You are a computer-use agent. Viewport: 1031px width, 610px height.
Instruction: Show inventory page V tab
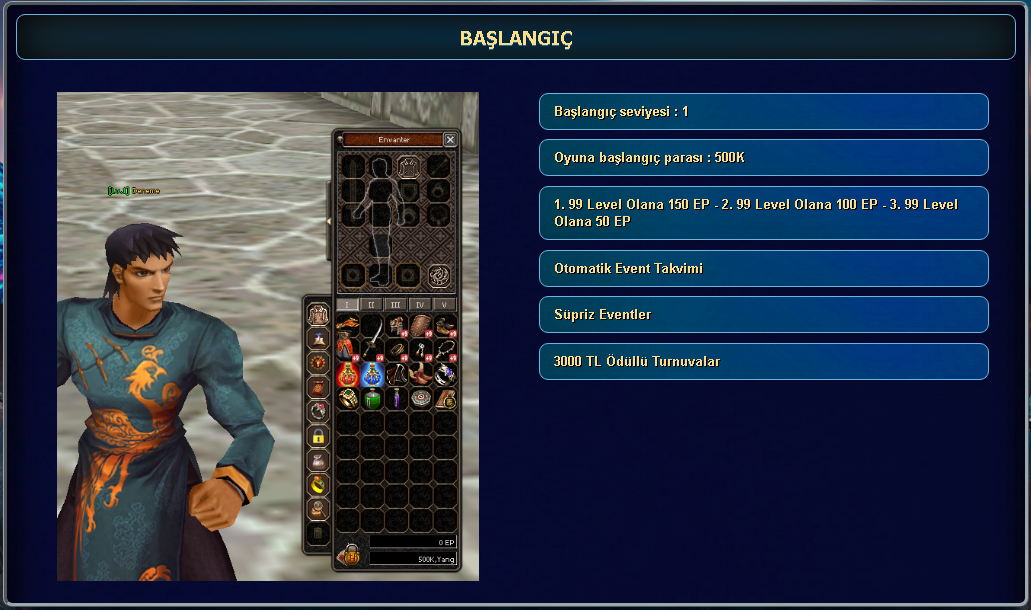[444, 304]
